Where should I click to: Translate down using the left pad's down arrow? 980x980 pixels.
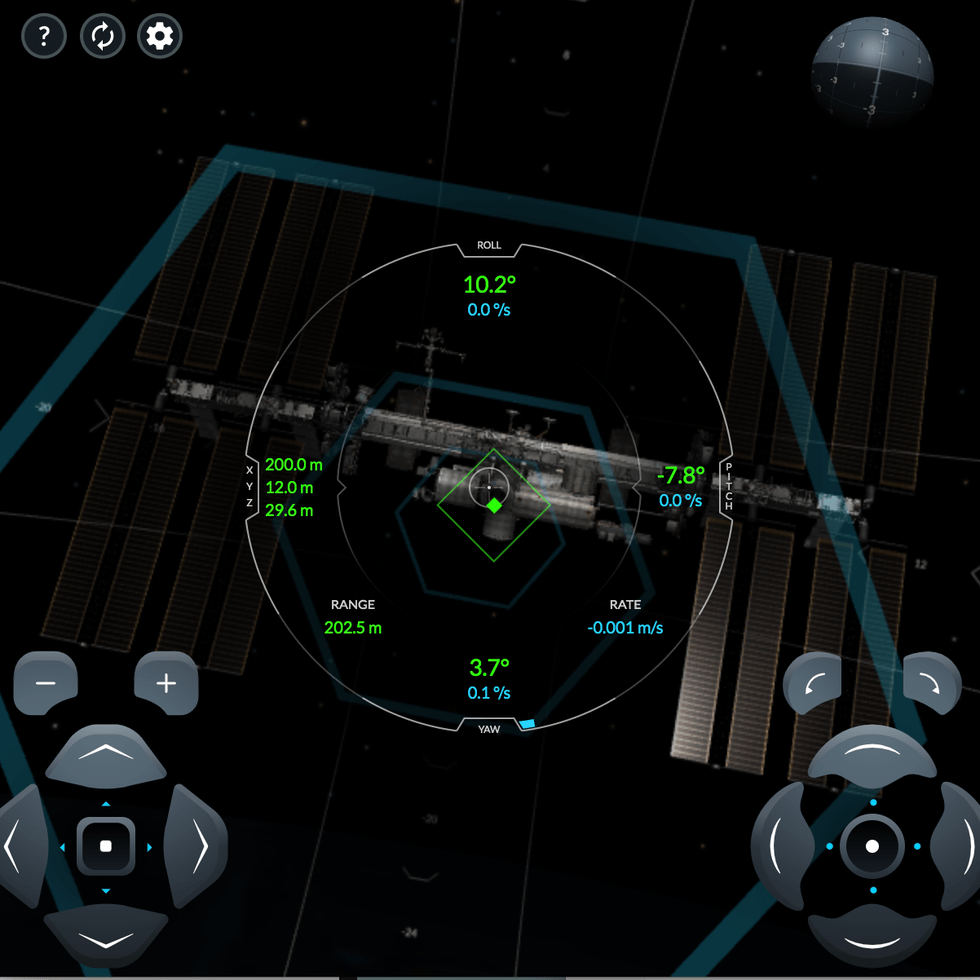pyautogui.click(x=106, y=938)
